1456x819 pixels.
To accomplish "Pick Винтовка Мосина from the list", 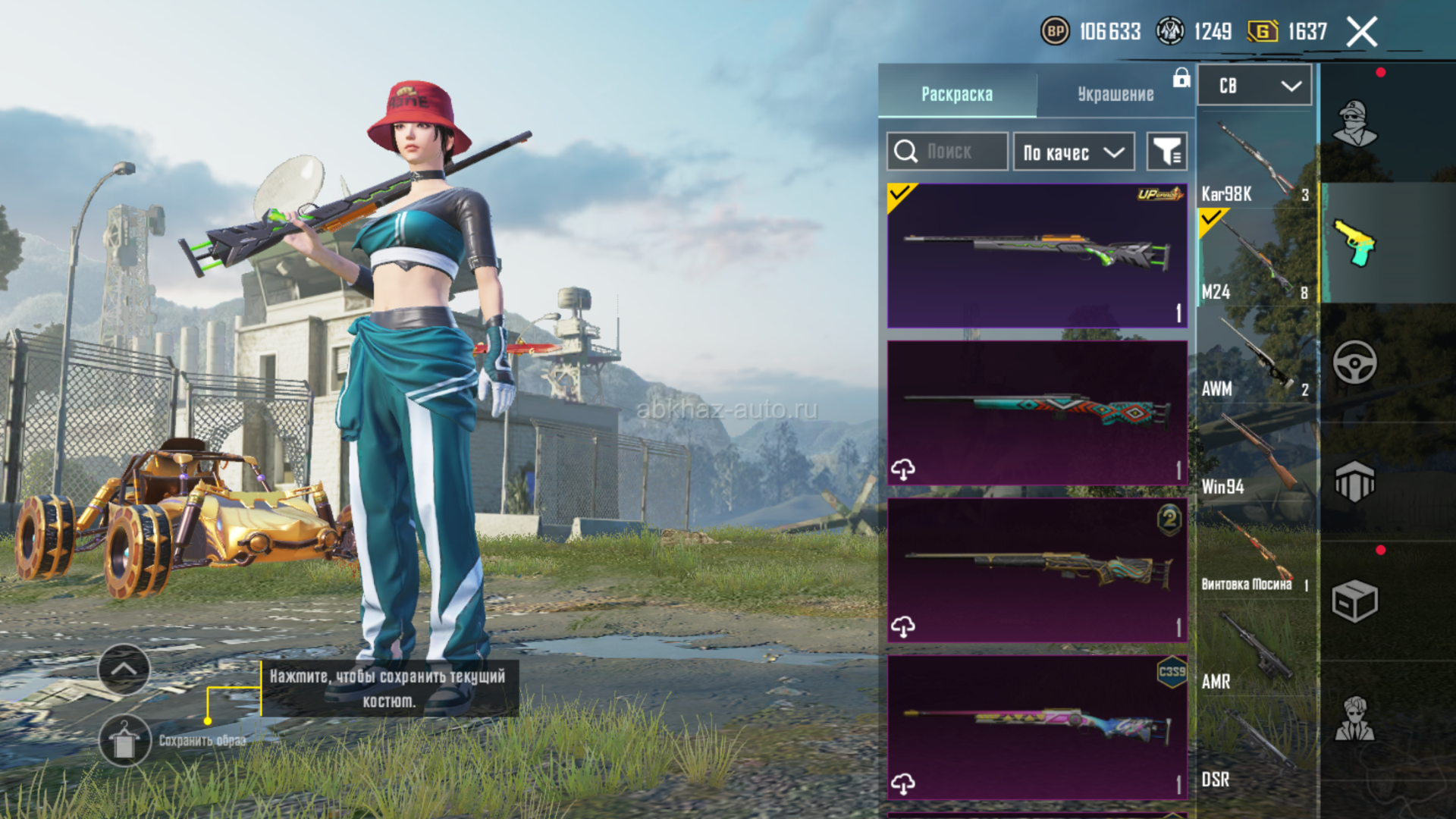I will [x=1255, y=554].
